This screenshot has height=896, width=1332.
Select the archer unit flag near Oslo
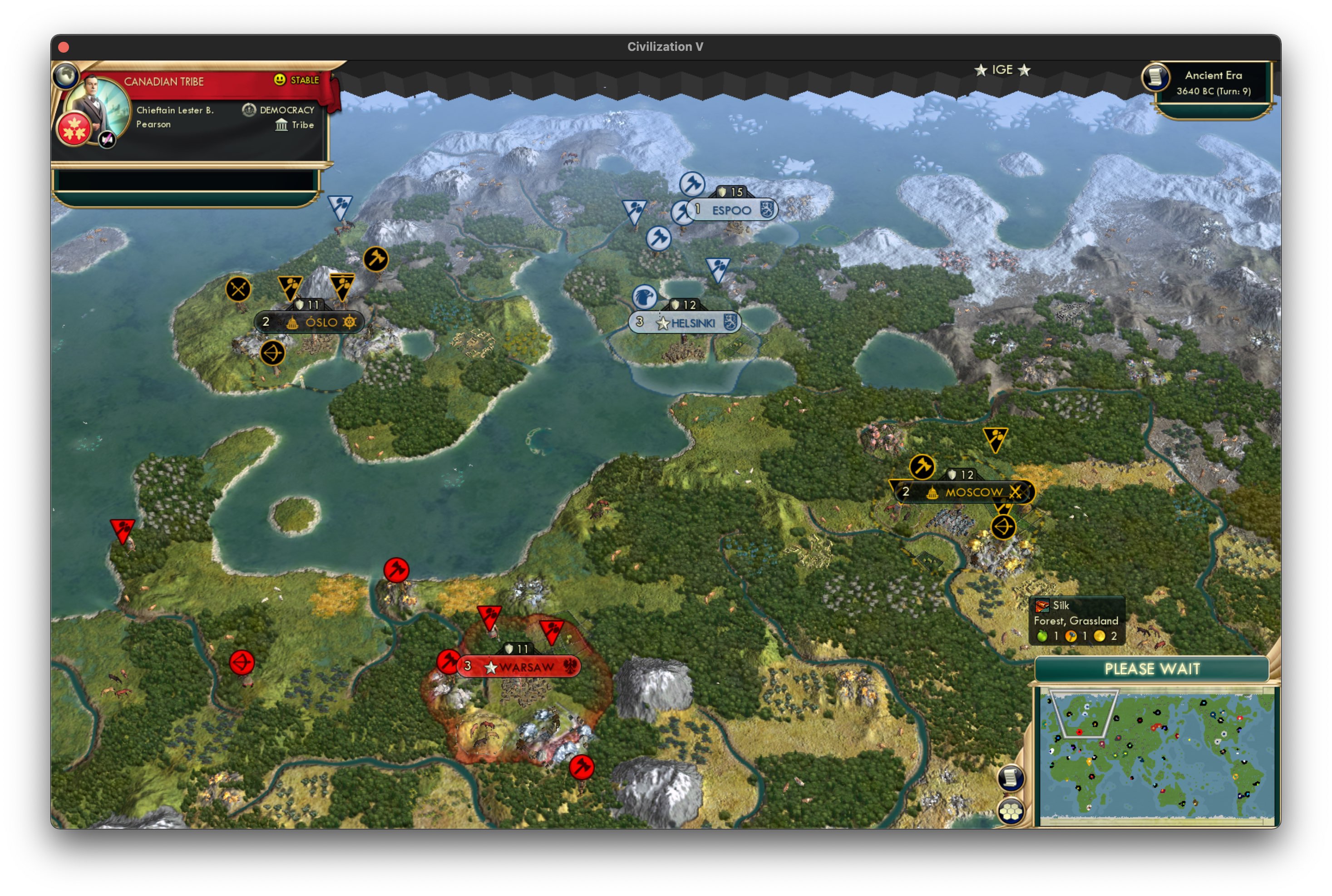[x=272, y=353]
